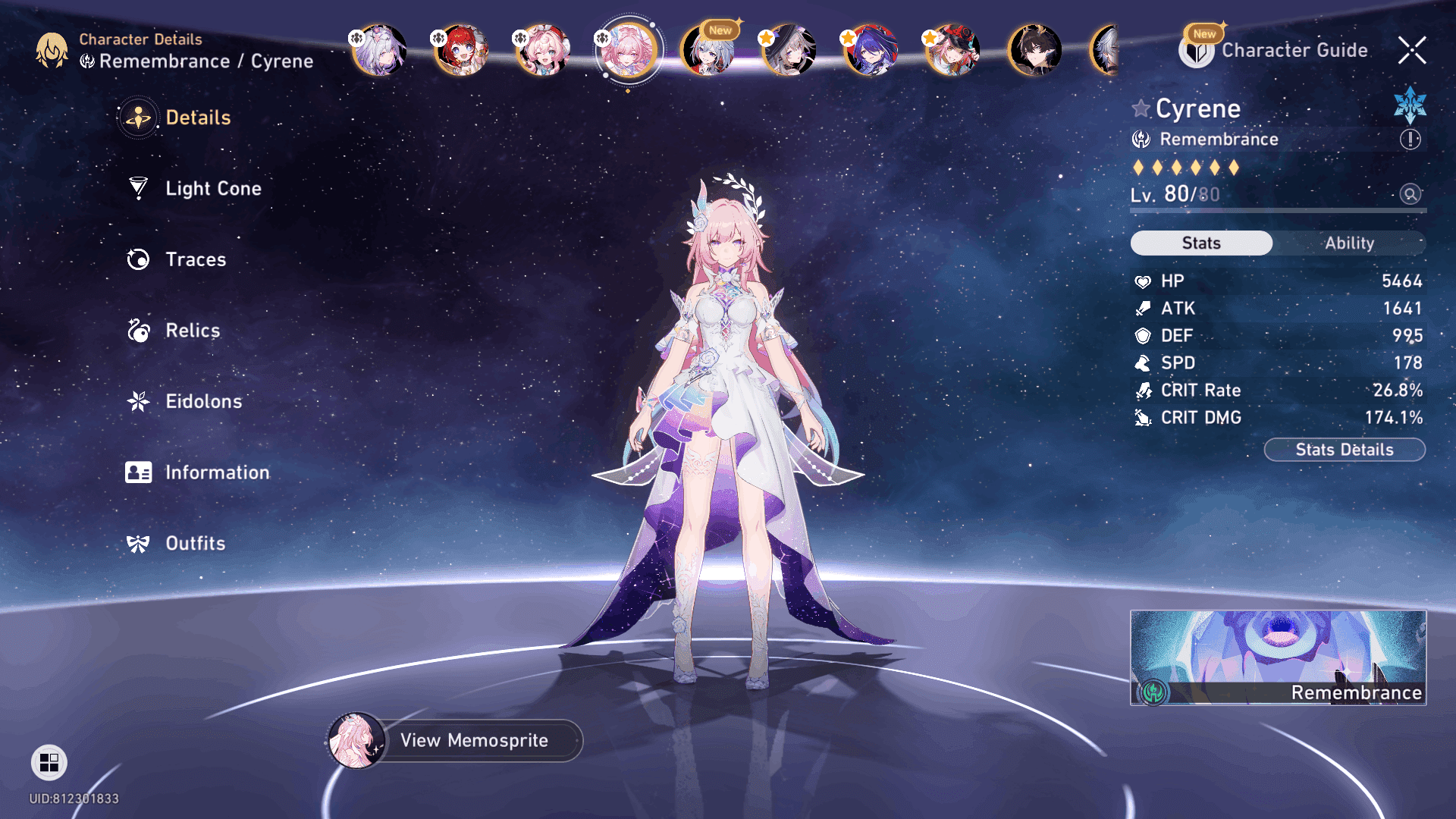
Task: Select the red-haired character portrait
Action: tap(460, 51)
